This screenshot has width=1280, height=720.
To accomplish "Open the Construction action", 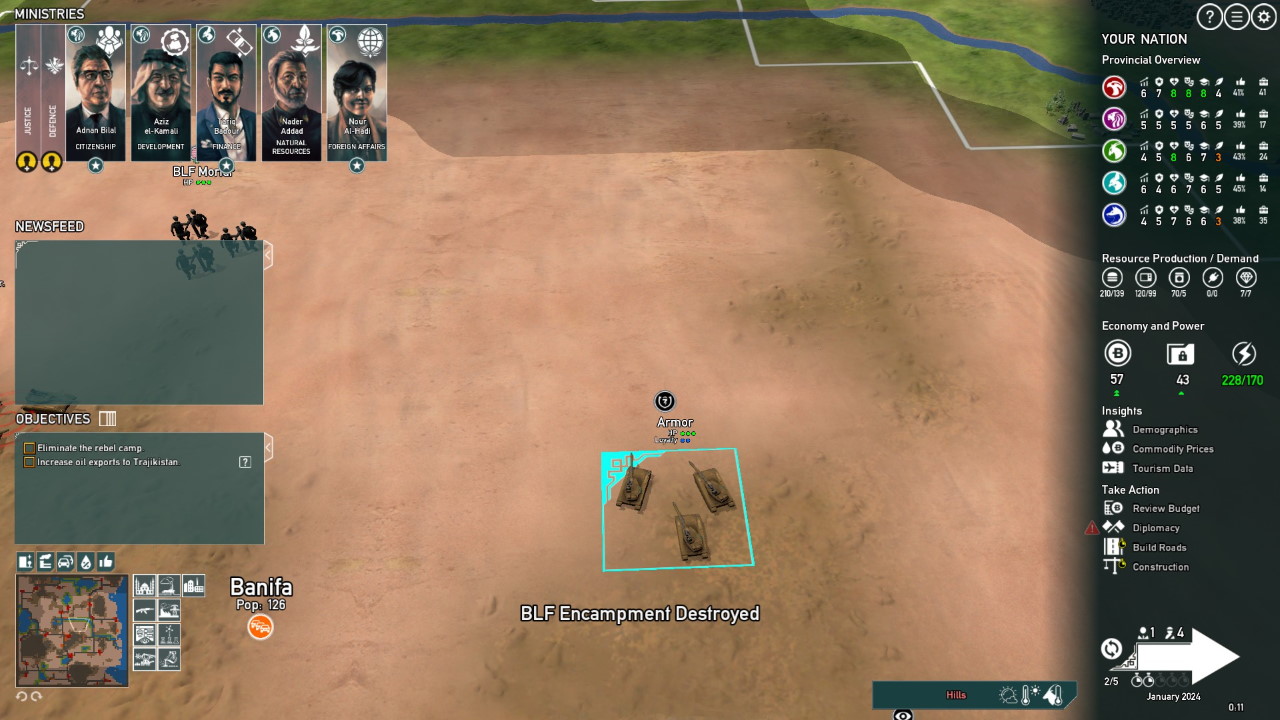I will click(1160, 567).
